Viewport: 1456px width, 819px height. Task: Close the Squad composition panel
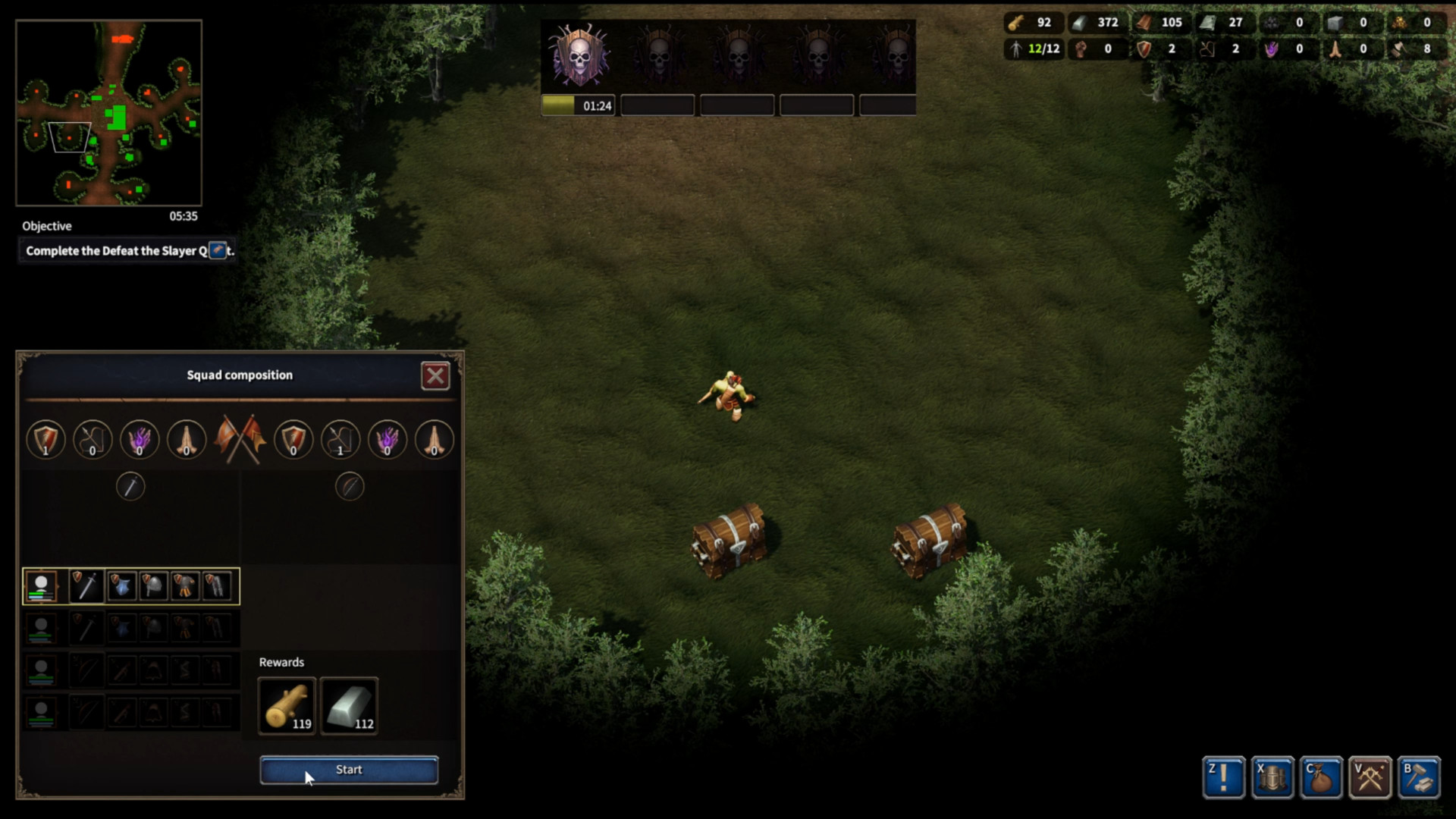click(x=435, y=376)
